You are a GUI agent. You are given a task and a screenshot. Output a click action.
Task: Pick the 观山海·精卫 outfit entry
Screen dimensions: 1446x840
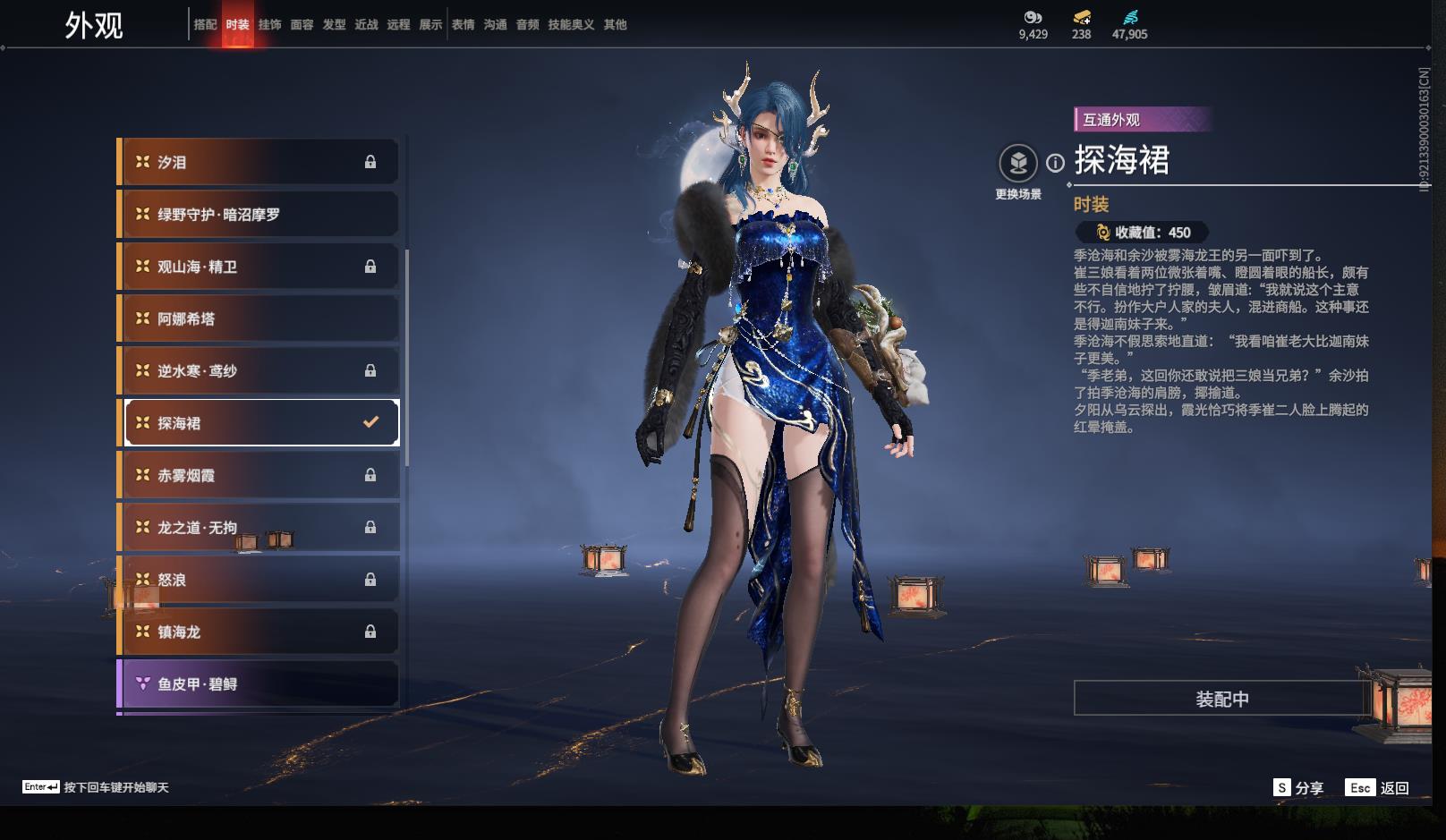coord(259,267)
